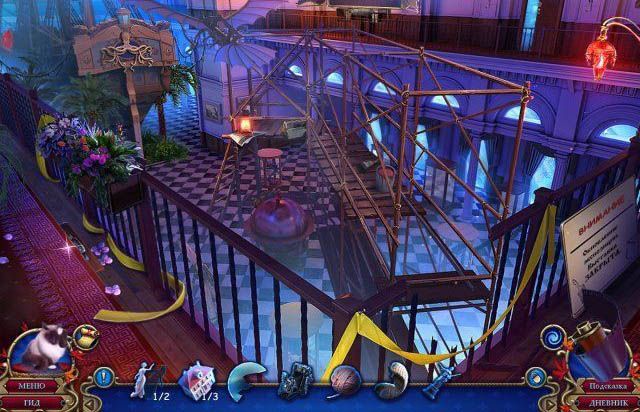Open the Дневник journal
Viewport: 640px width, 412px height.
pos(608,400)
